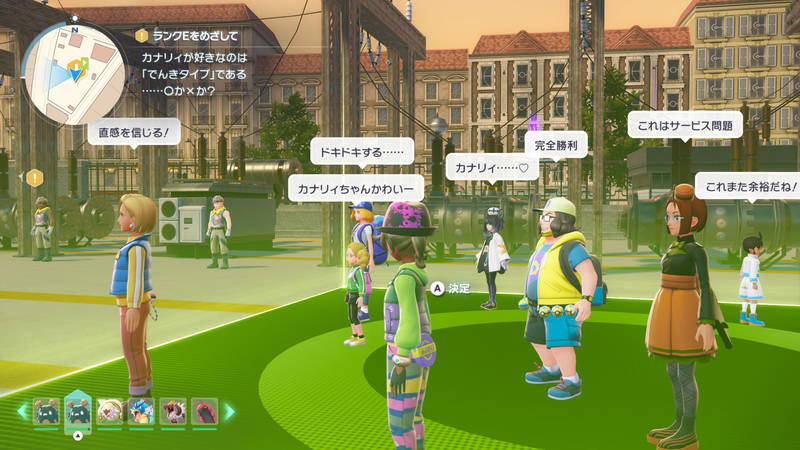This screenshot has width=800, height=450.
Task: Choose the red-brown roaring Pokémon slot
Action: coord(173,411)
